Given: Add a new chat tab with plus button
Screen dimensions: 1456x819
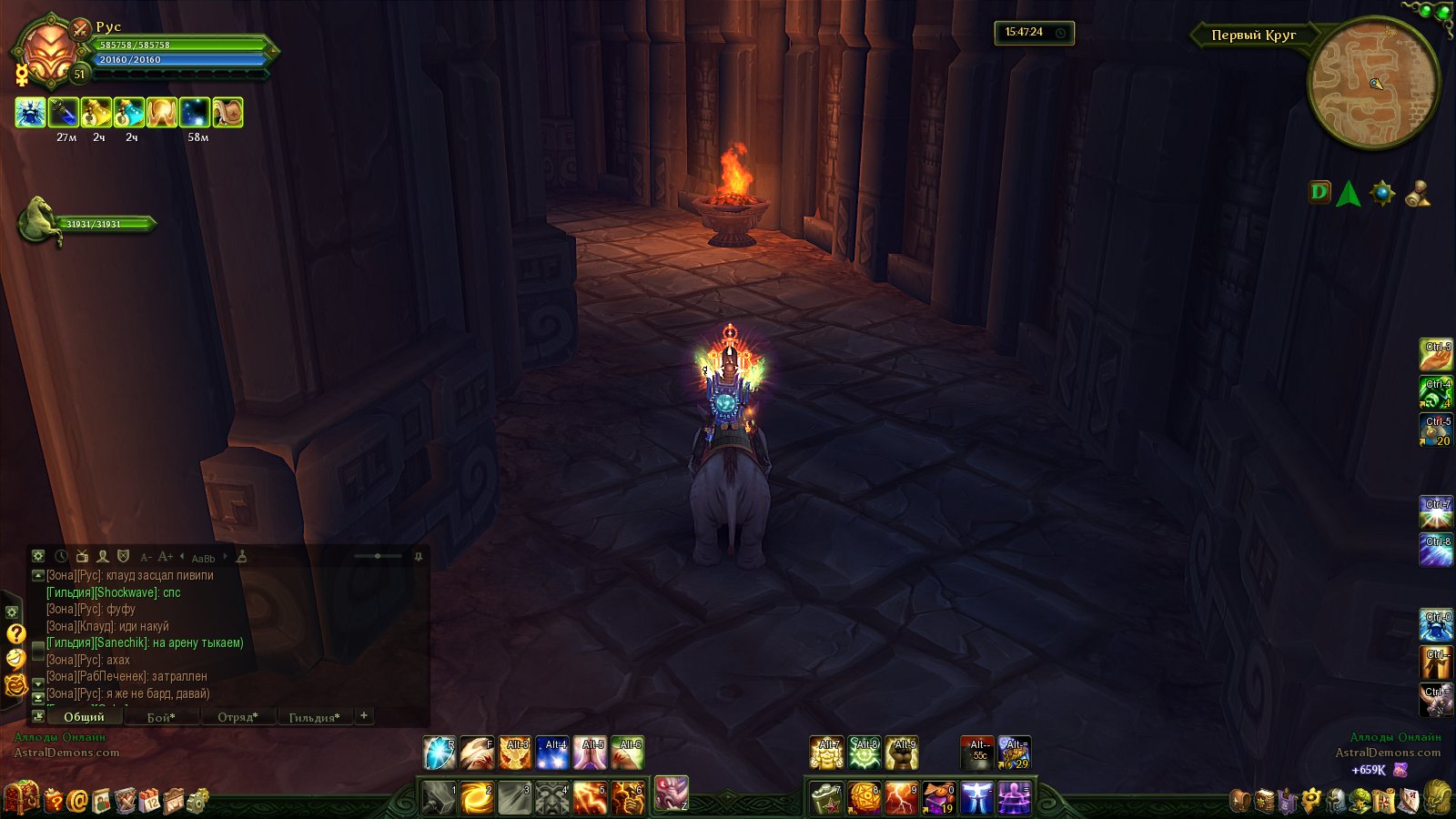Looking at the screenshot, I should pyautogui.click(x=364, y=715).
